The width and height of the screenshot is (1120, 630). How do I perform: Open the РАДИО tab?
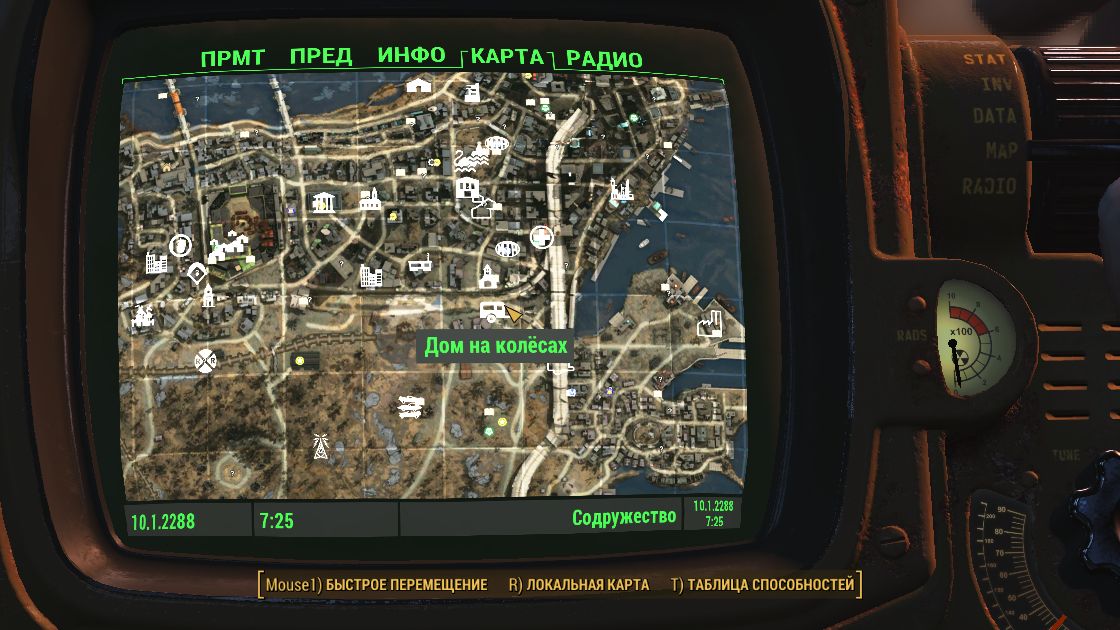click(x=604, y=59)
